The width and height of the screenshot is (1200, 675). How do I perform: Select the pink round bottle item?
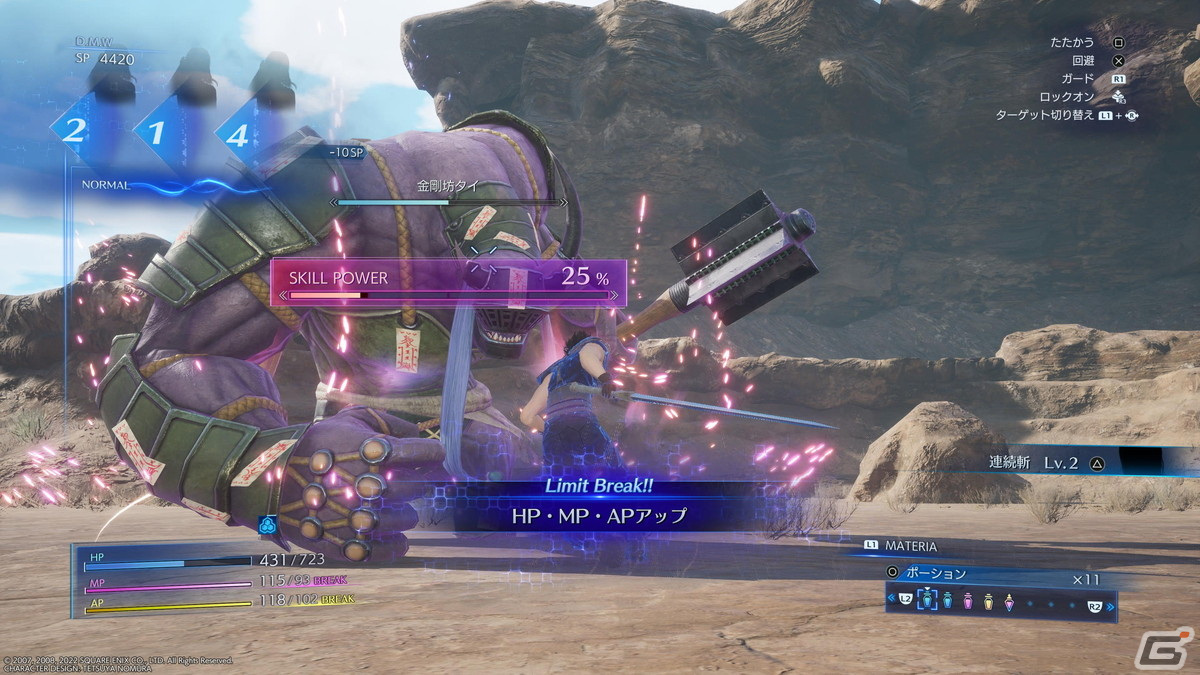[x=968, y=602]
